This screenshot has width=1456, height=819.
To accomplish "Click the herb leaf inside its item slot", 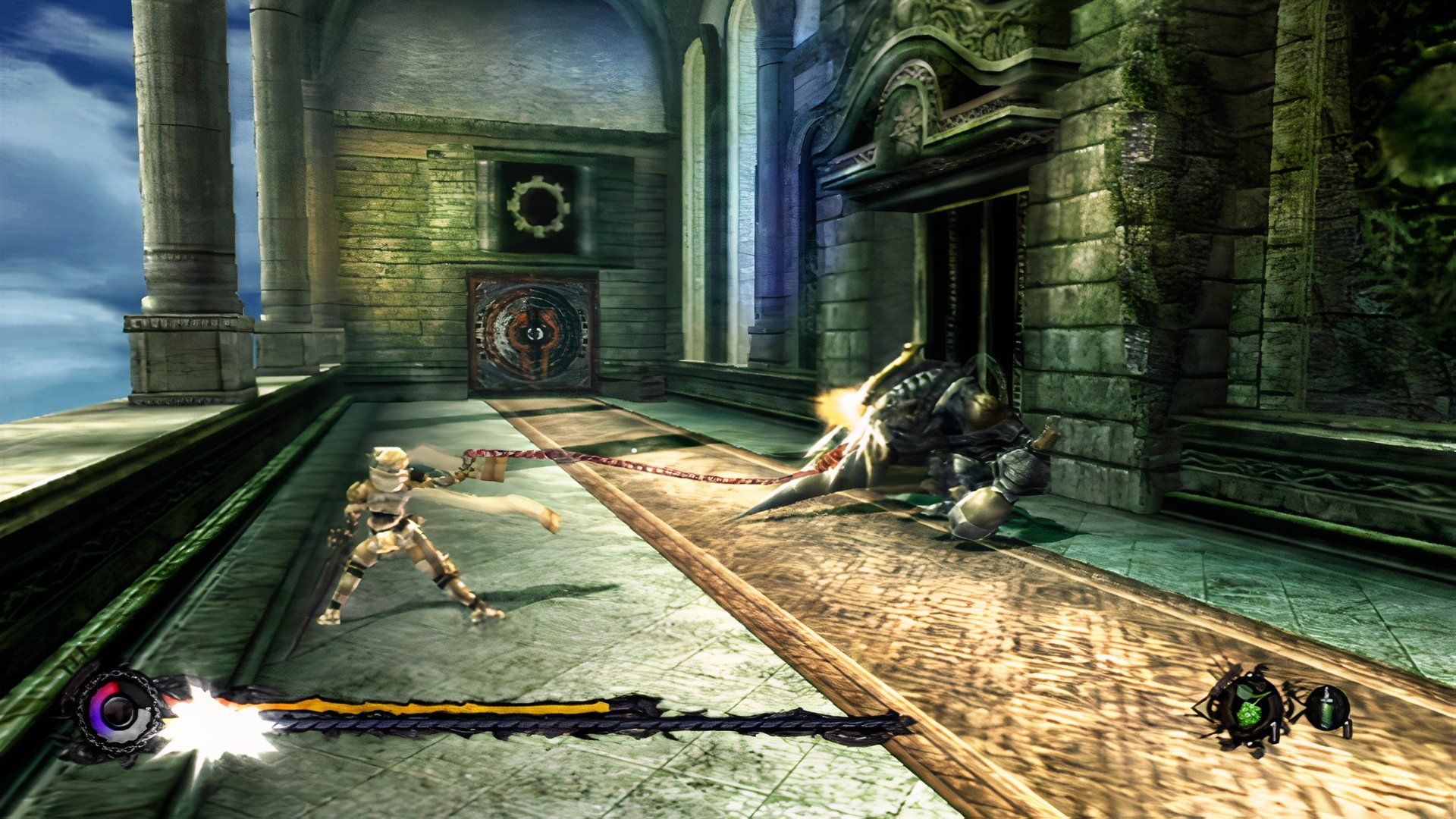I will pyautogui.click(x=1250, y=713).
